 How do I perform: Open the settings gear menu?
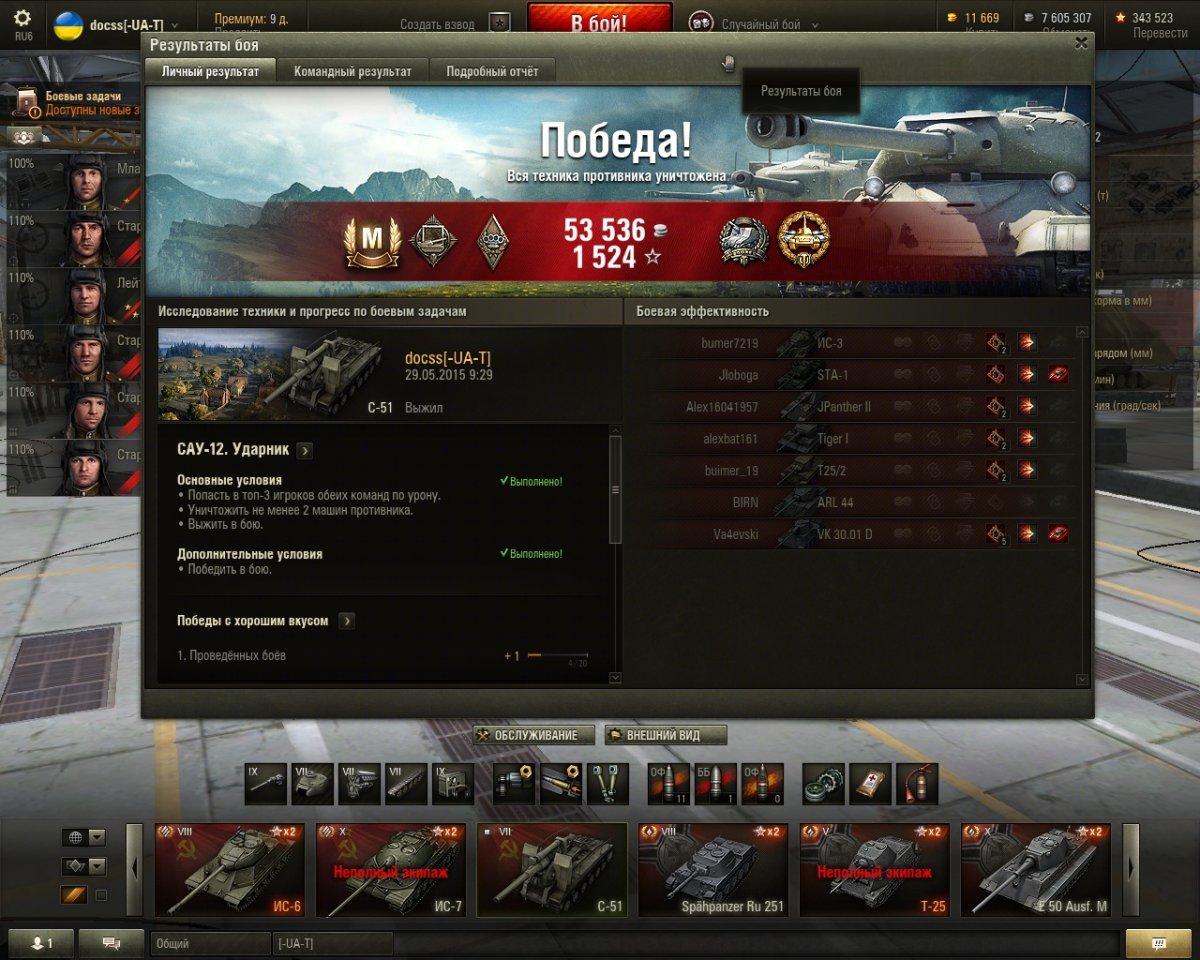coord(22,18)
